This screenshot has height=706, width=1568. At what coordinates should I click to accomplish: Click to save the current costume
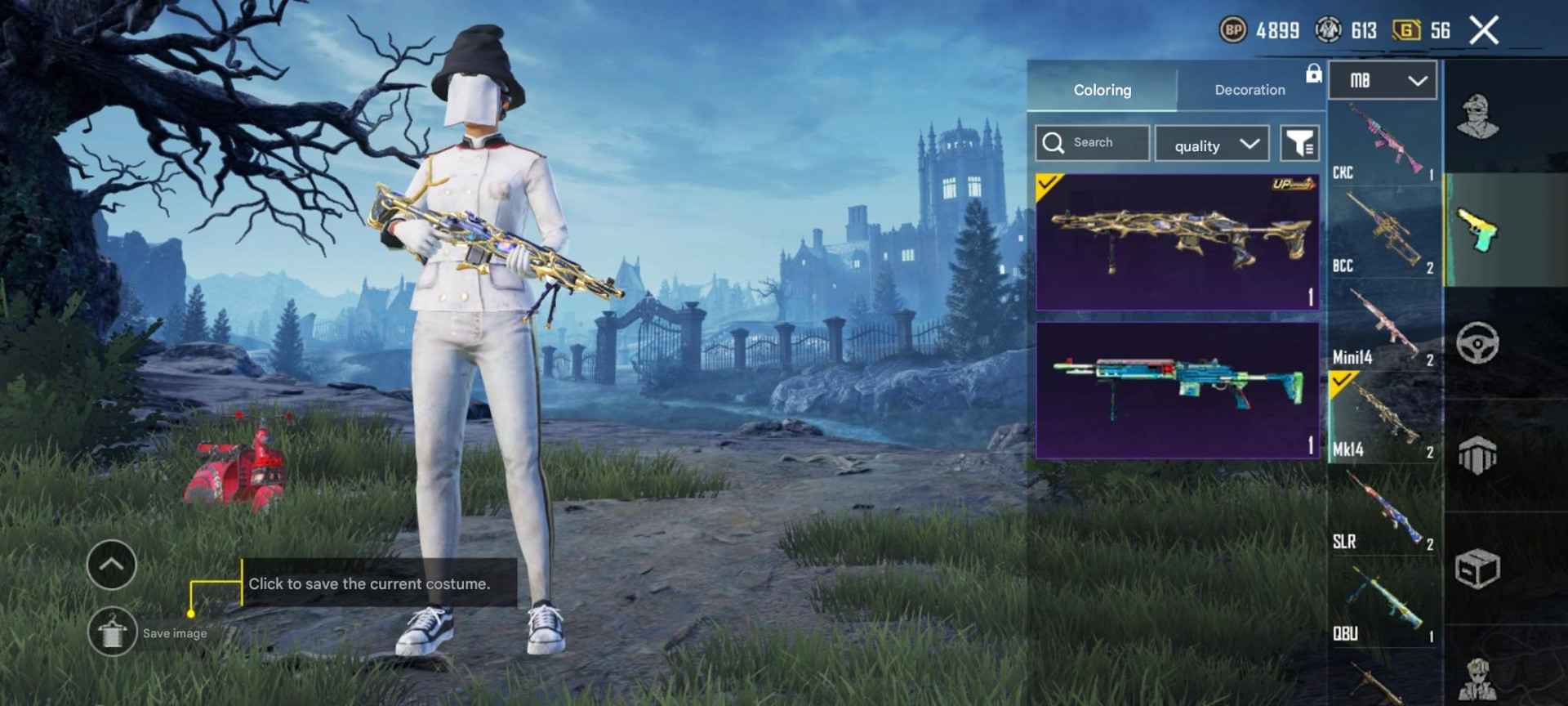pos(369,583)
